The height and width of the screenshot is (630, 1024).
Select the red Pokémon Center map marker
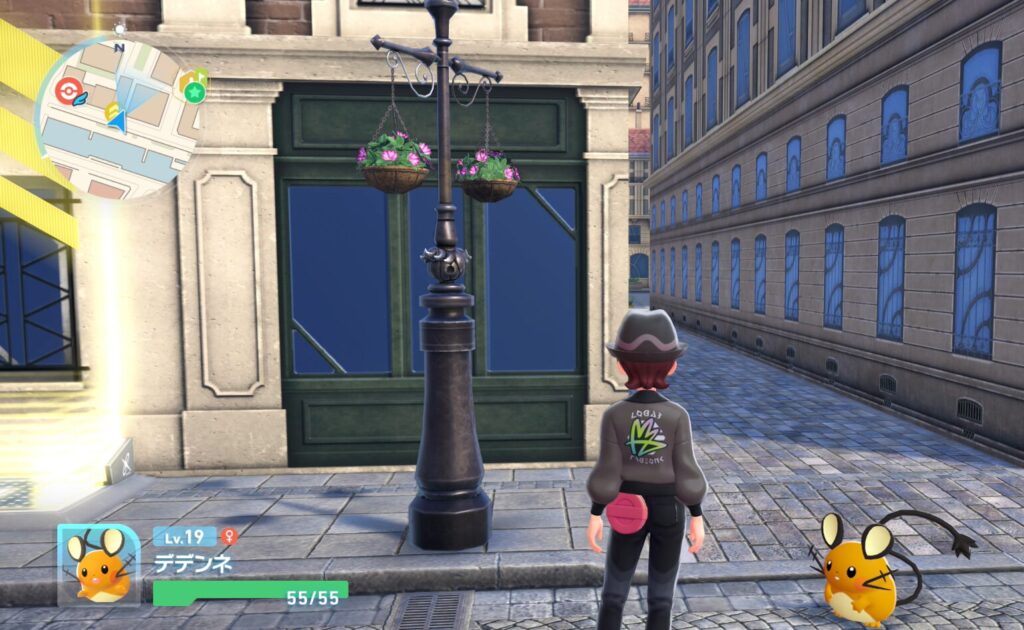tap(68, 90)
